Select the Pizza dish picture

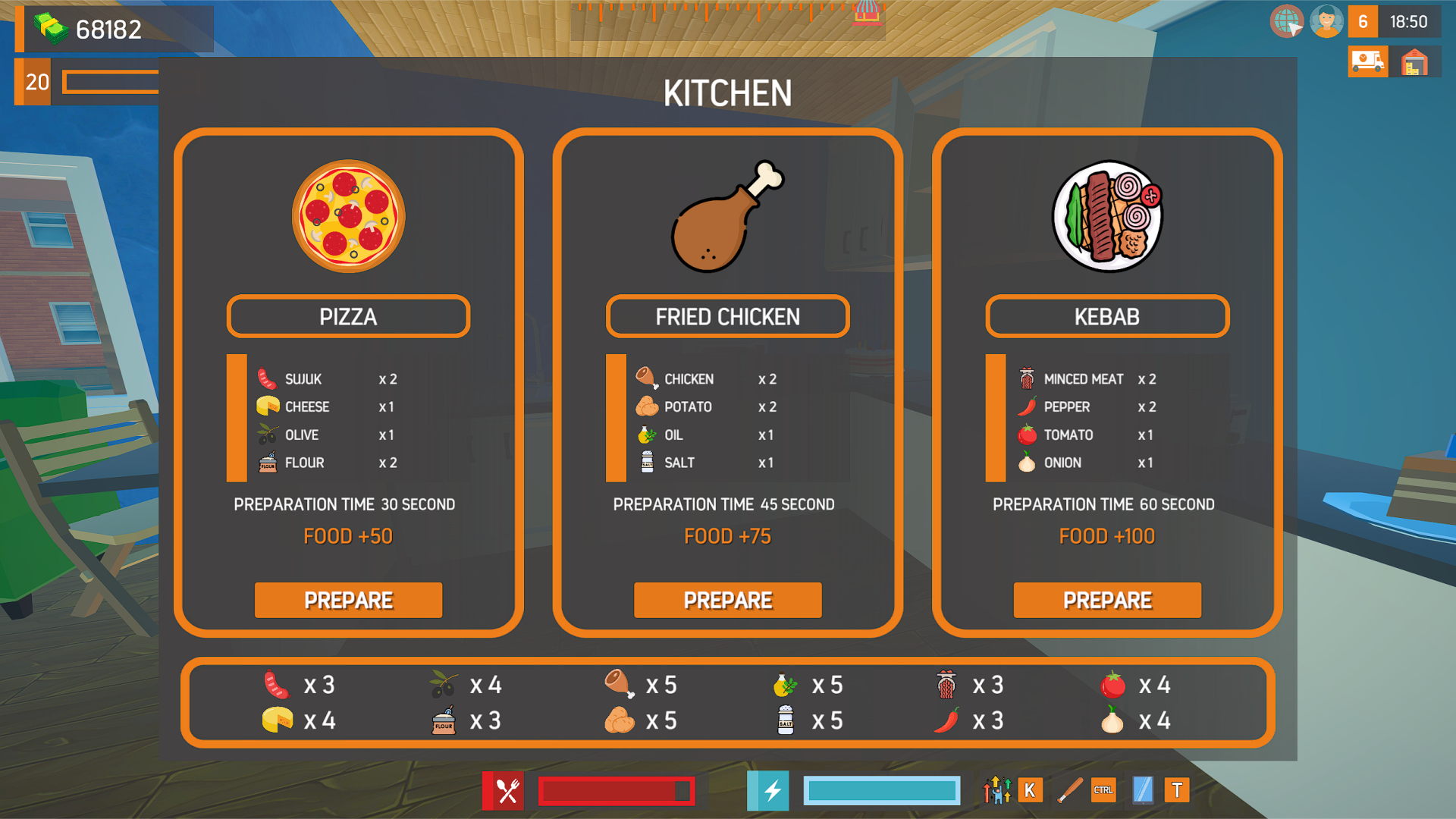pos(349,216)
